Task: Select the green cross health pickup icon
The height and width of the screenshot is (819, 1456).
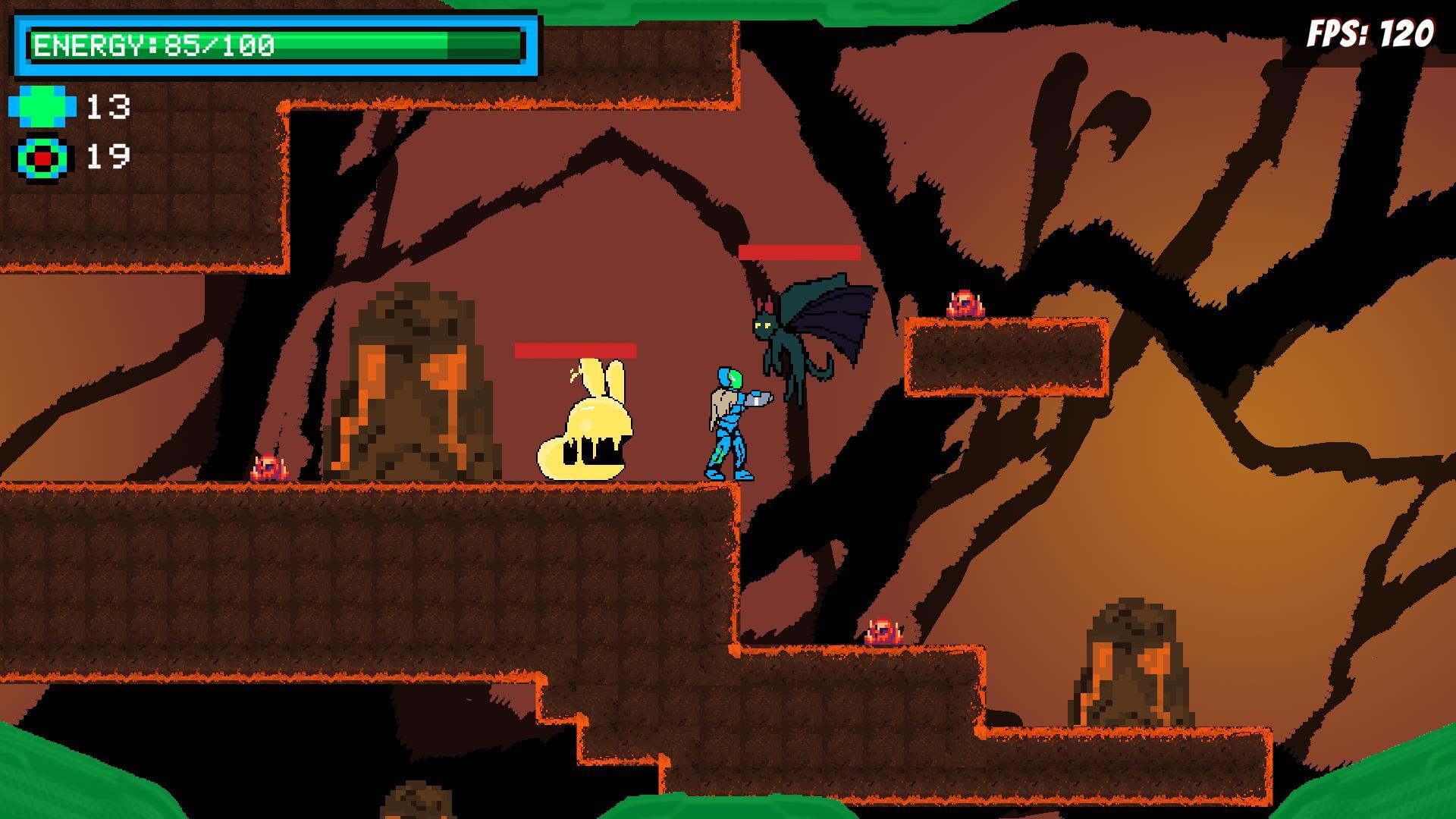Action: [x=42, y=106]
